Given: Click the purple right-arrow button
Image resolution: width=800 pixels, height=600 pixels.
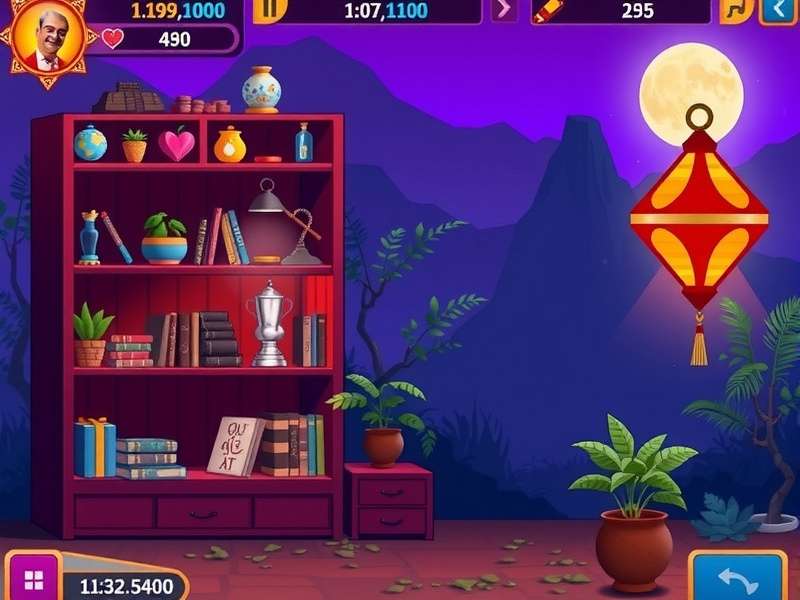Looking at the screenshot, I should pos(504,10).
